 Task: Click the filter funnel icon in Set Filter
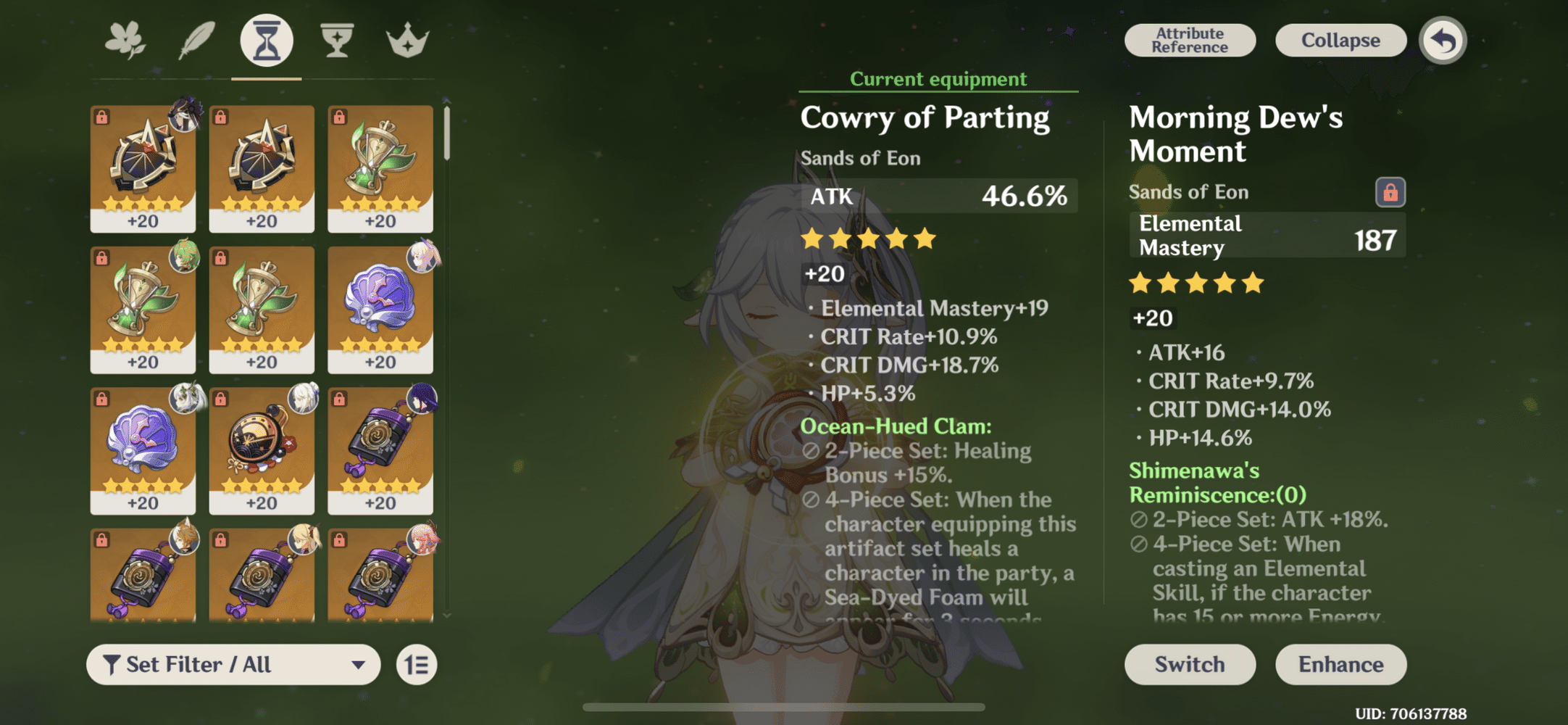[111, 663]
